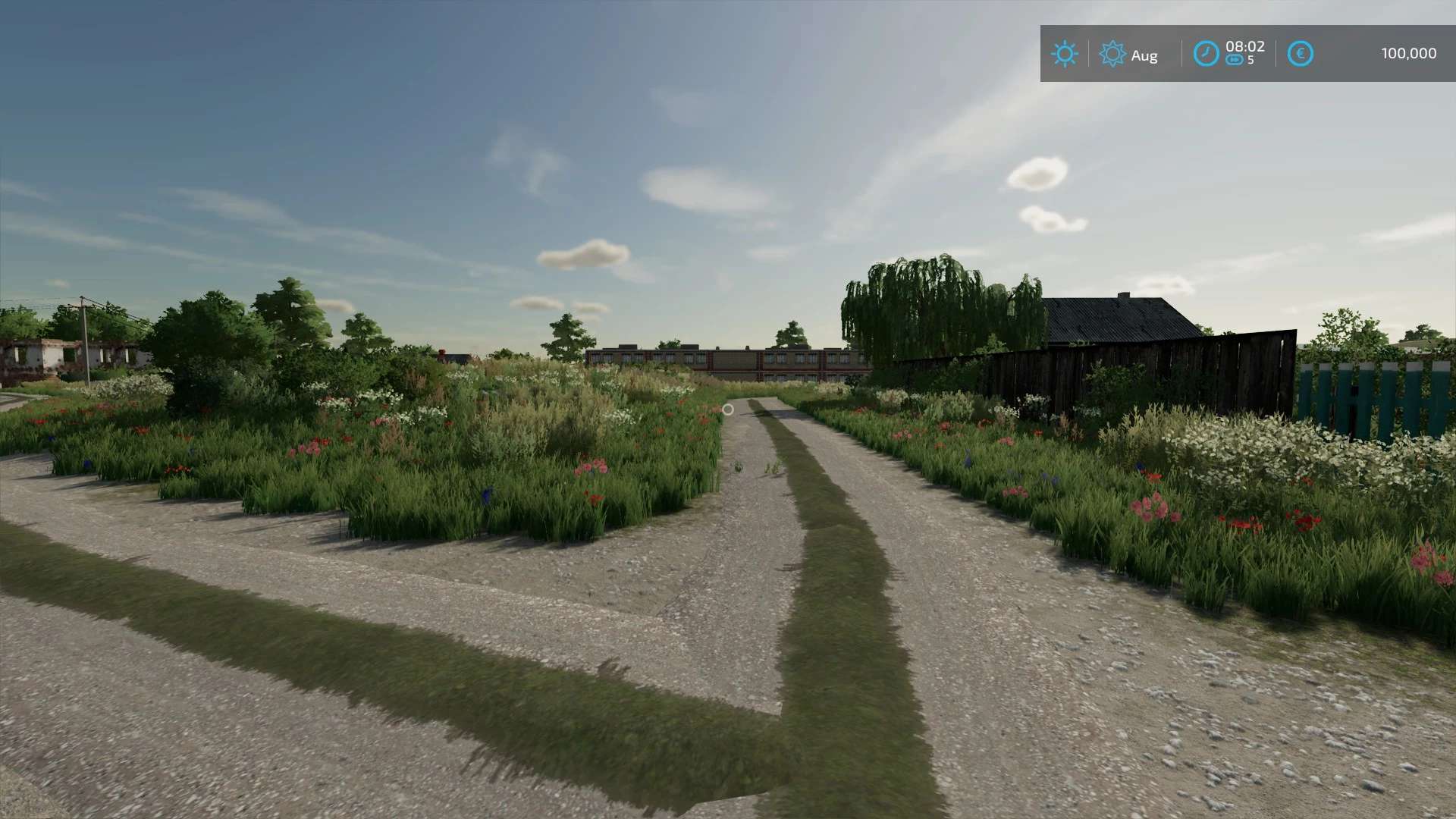Click the sunny weather forecast icon

(x=1064, y=54)
